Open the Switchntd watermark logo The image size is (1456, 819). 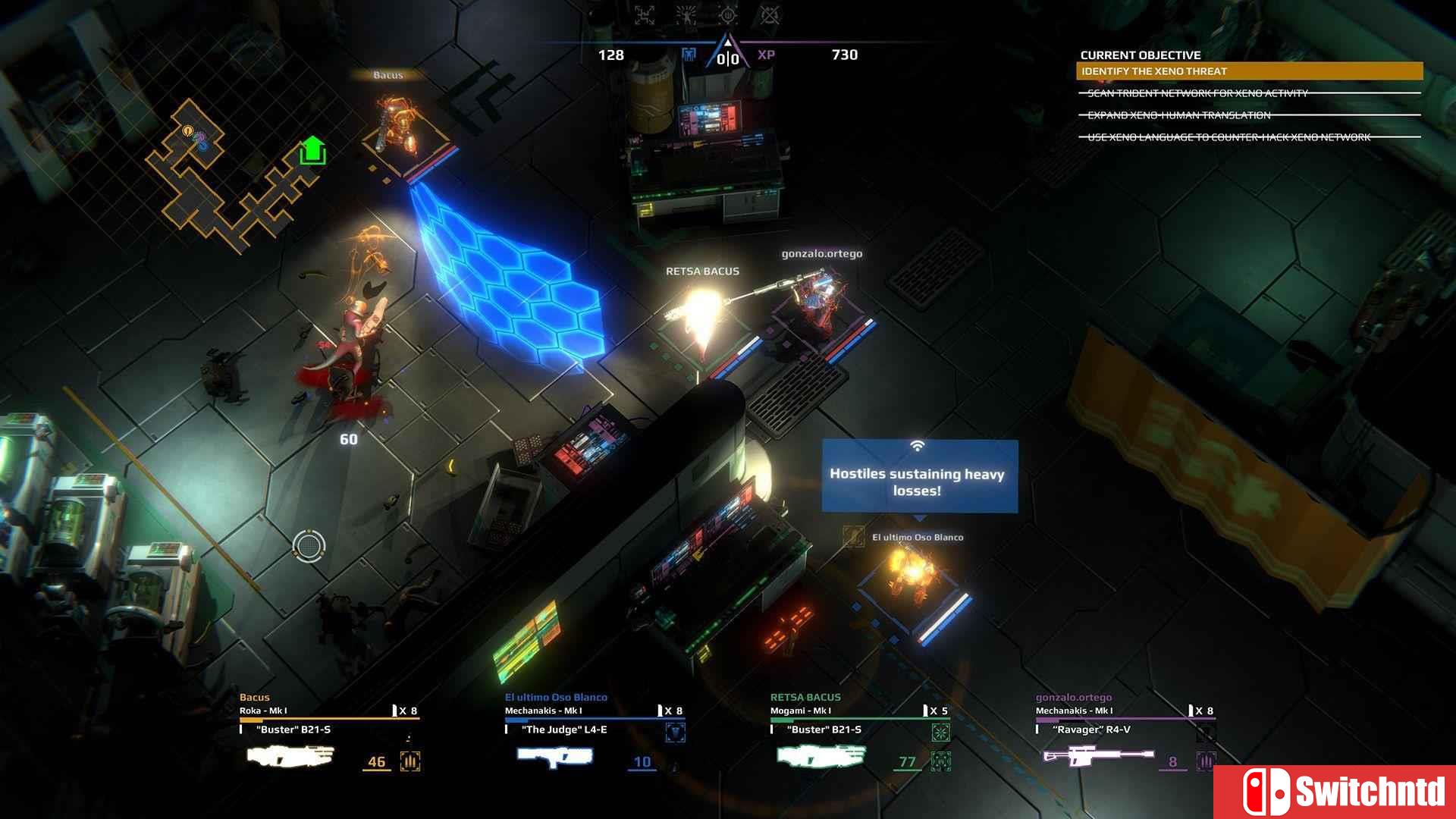pos(1335,792)
